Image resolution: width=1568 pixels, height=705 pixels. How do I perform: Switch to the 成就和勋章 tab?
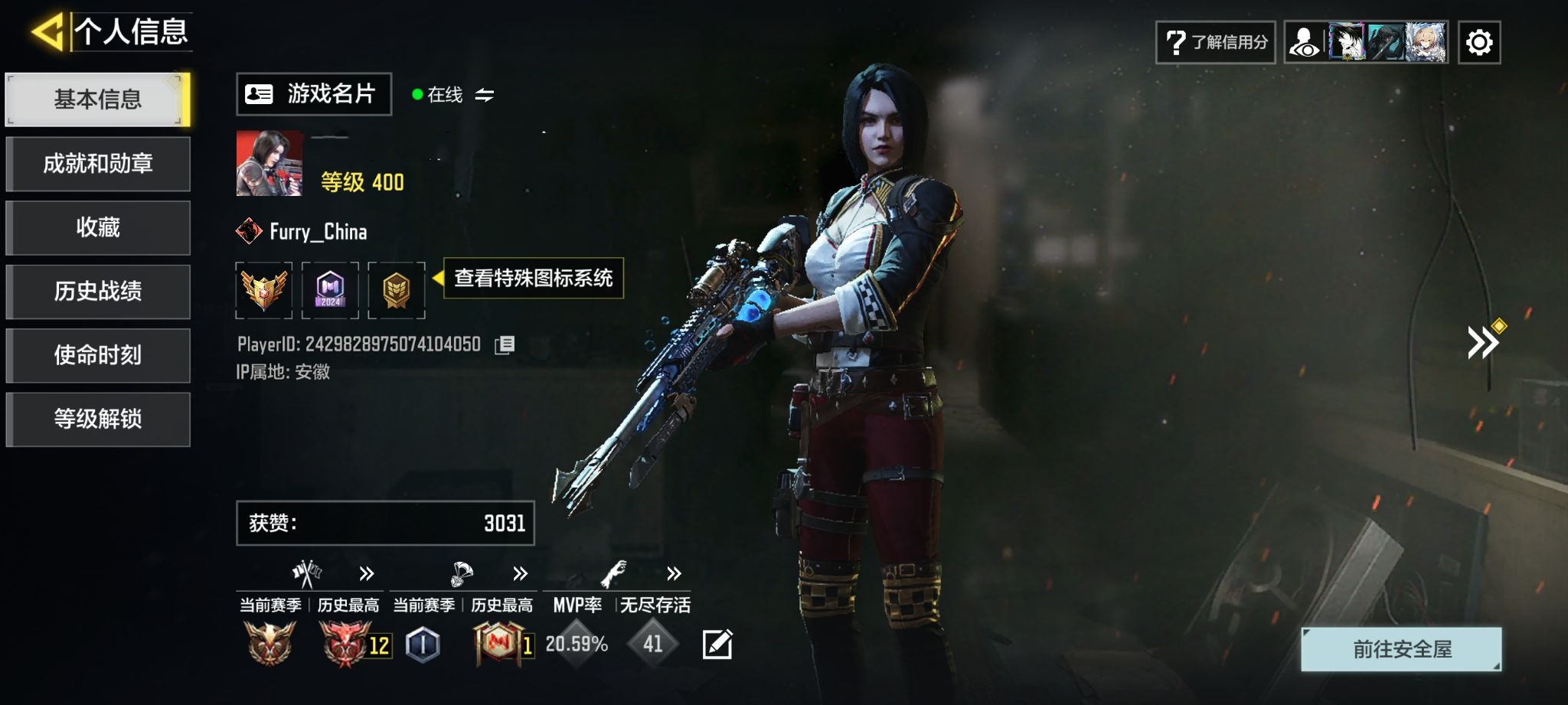click(98, 164)
